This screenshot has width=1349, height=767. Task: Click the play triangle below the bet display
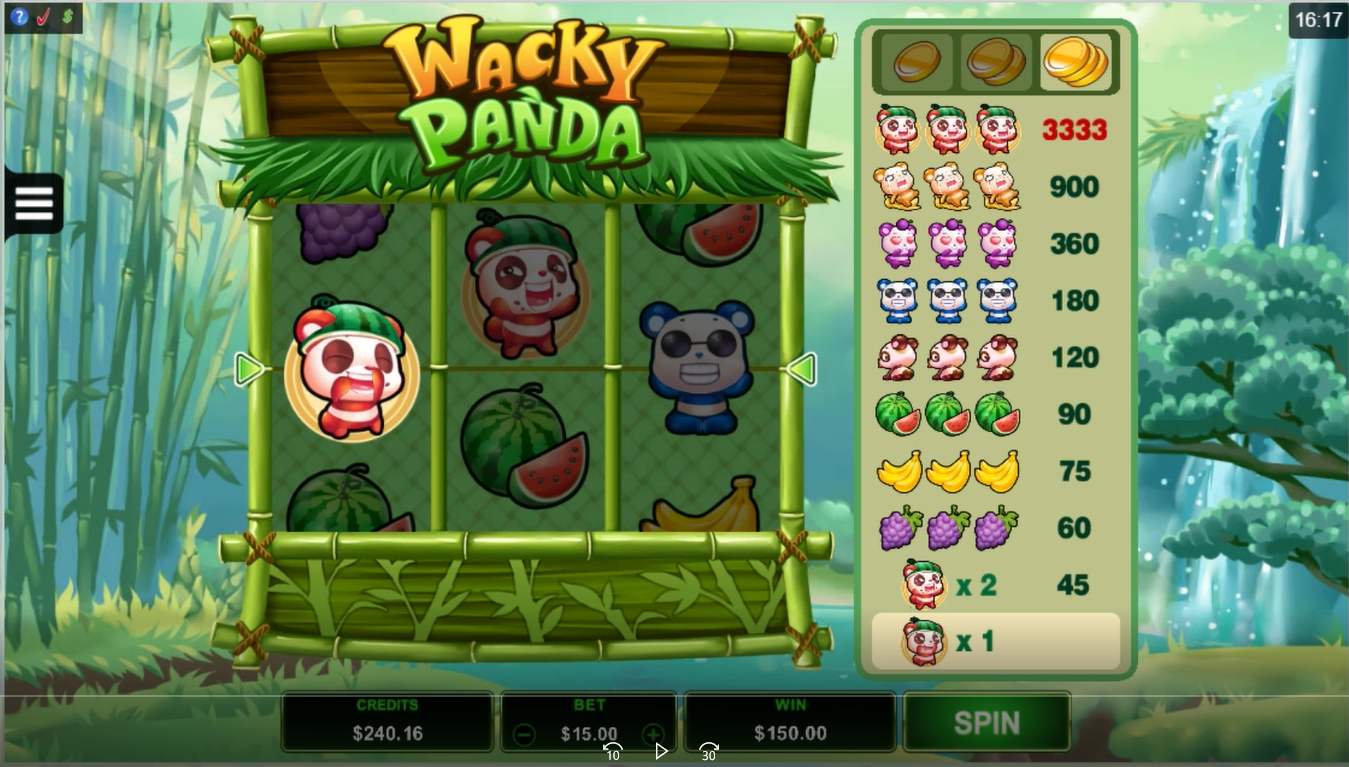coord(661,753)
